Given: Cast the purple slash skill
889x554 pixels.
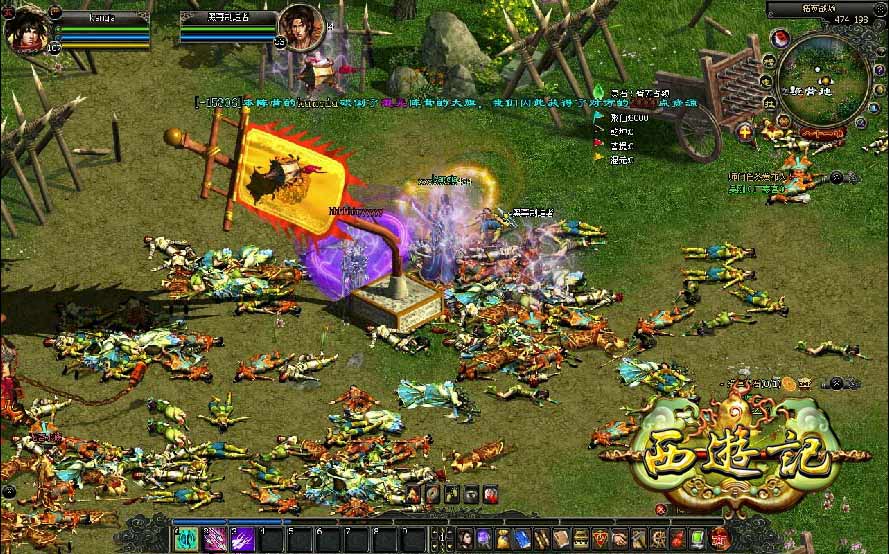Looking at the screenshot, I should click(243, 539).
